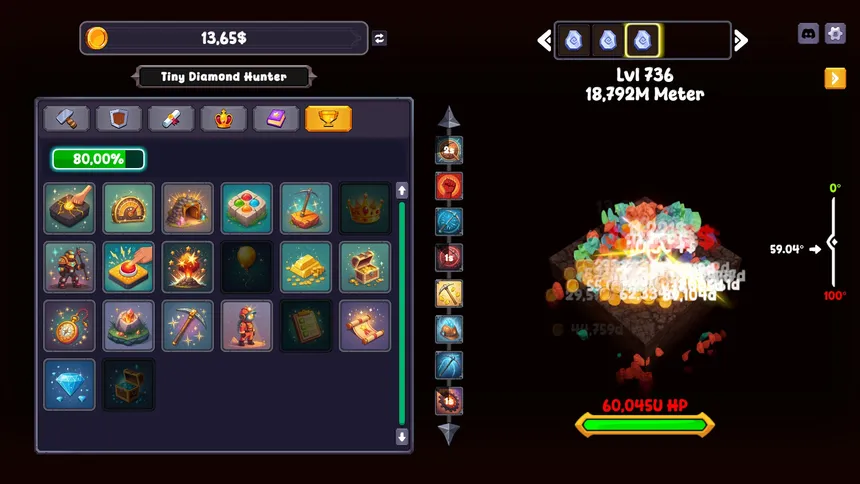This screenshot has height=484, width=860.
Task: Choose the red button press achievement
Action: [129, 267]
